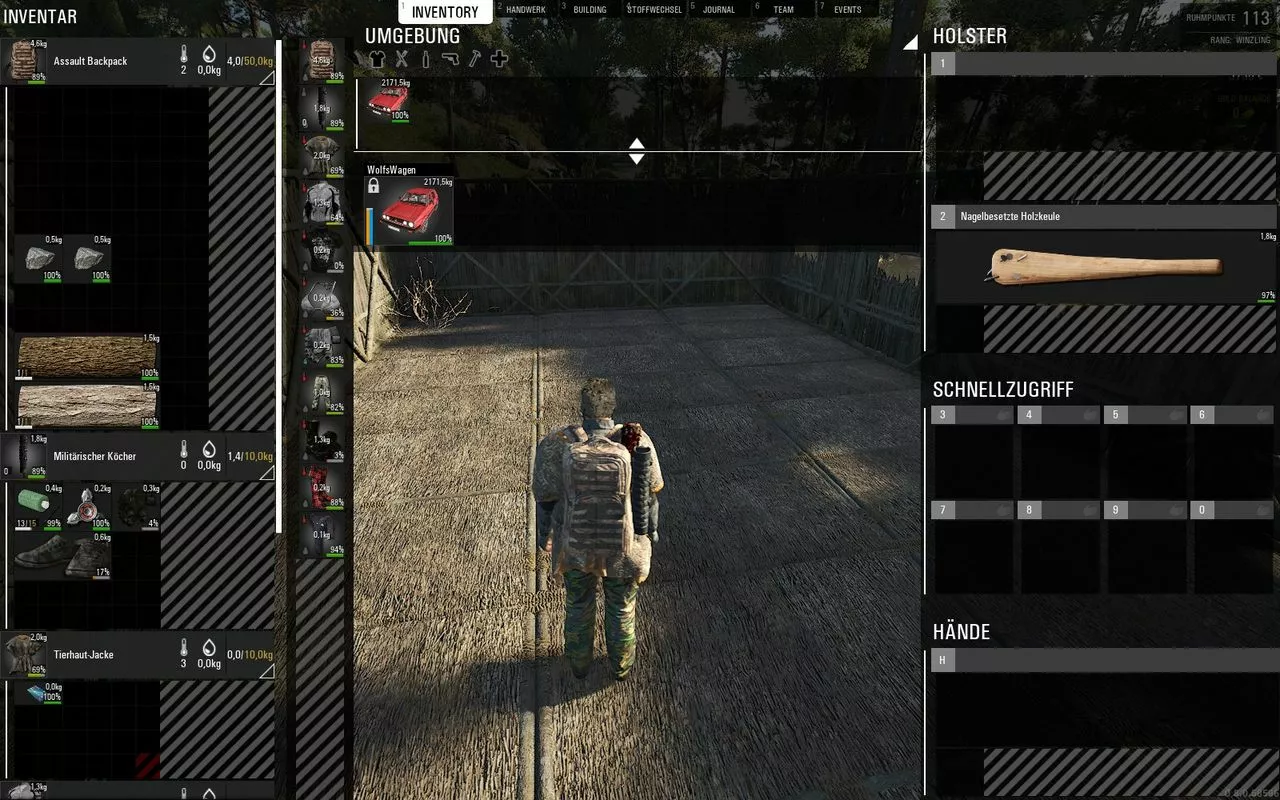This screenshot has width=1280, height=800.
Task: Open the Events tab
Action: tap(847, 10)
